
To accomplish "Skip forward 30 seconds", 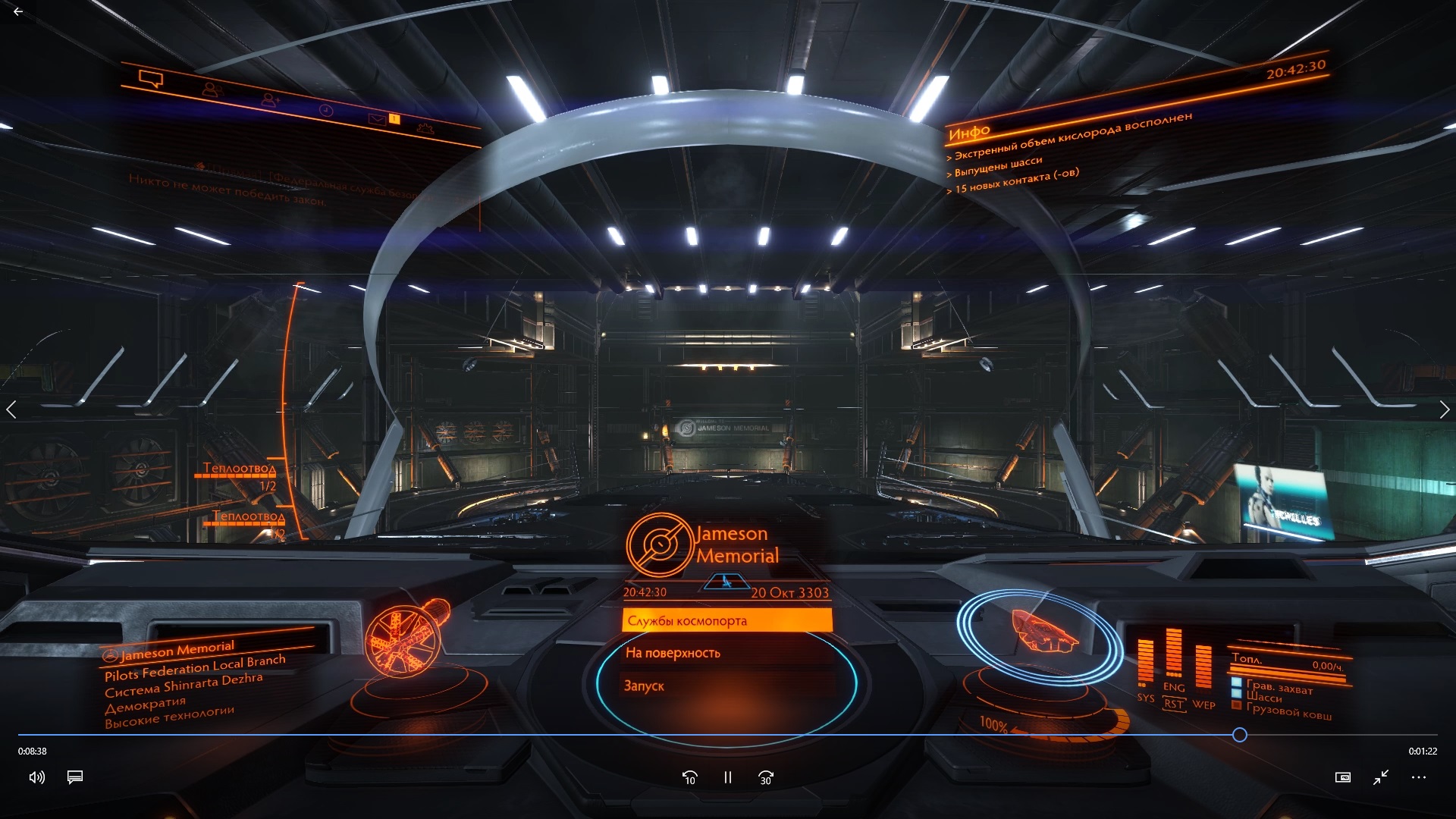I will [x=766, y=777].
